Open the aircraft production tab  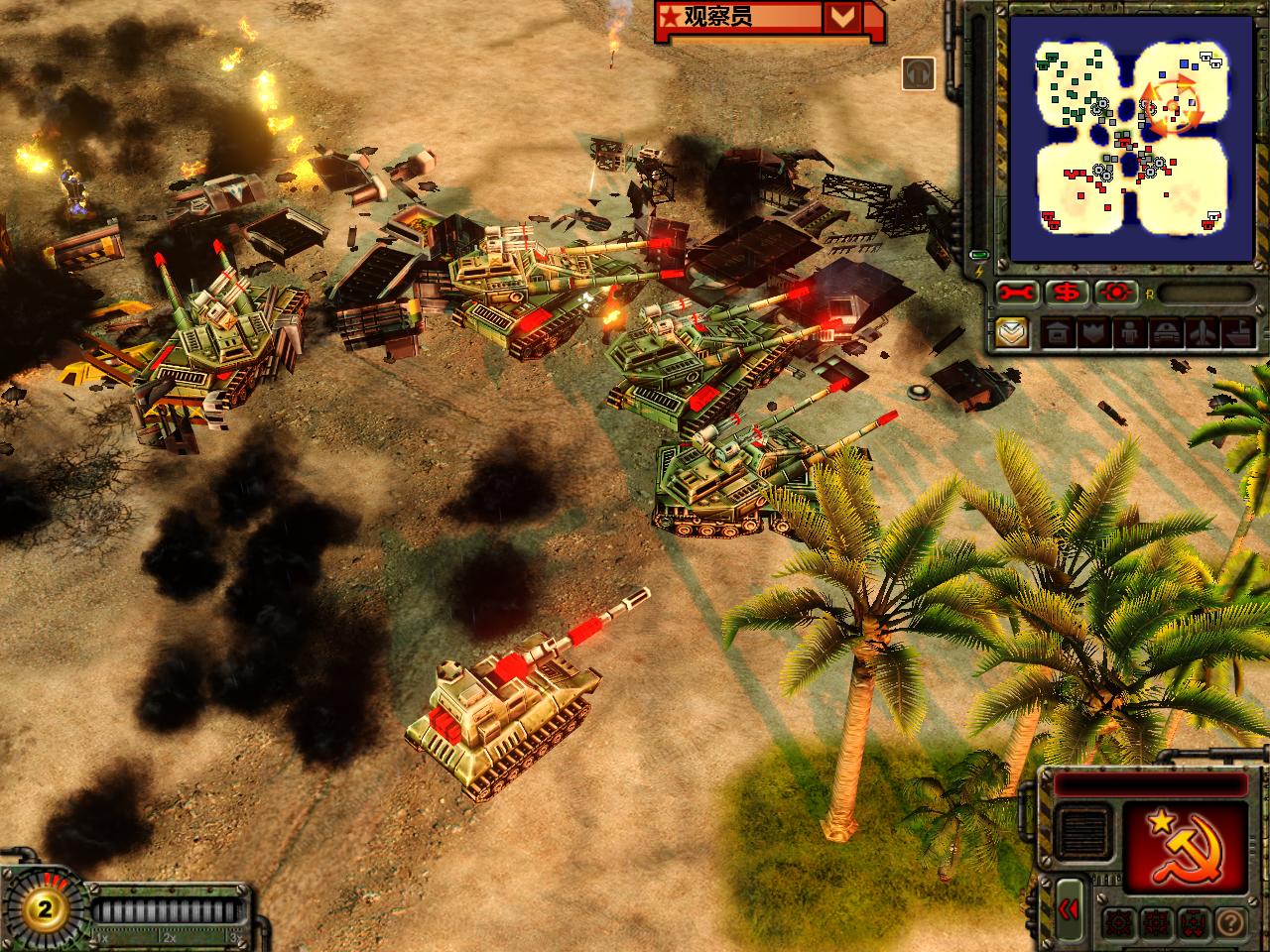click(1205, 333)
